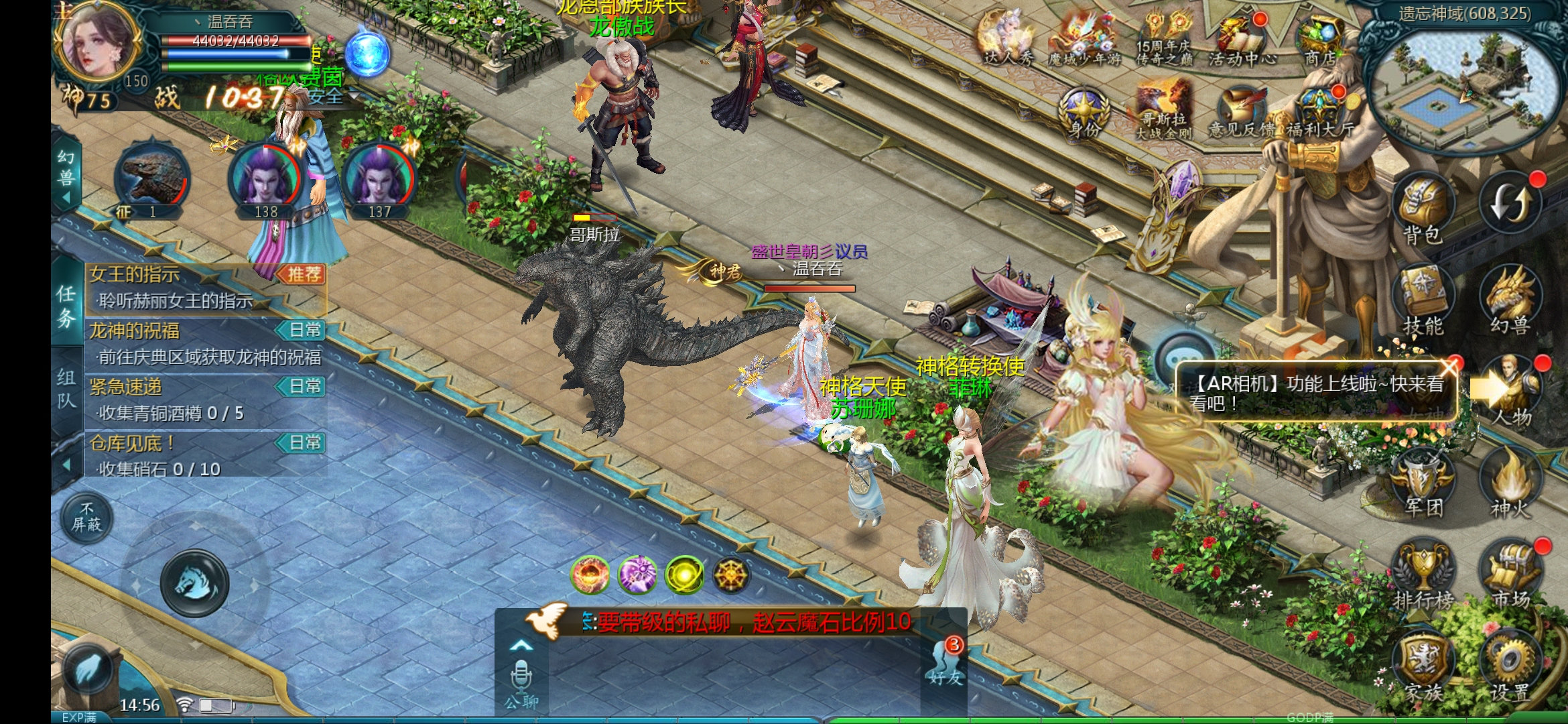Switch to the 组队 team tab
The width and height of the screenshot is (1568, 724).
pyautogui.click(x=66, y=389)
